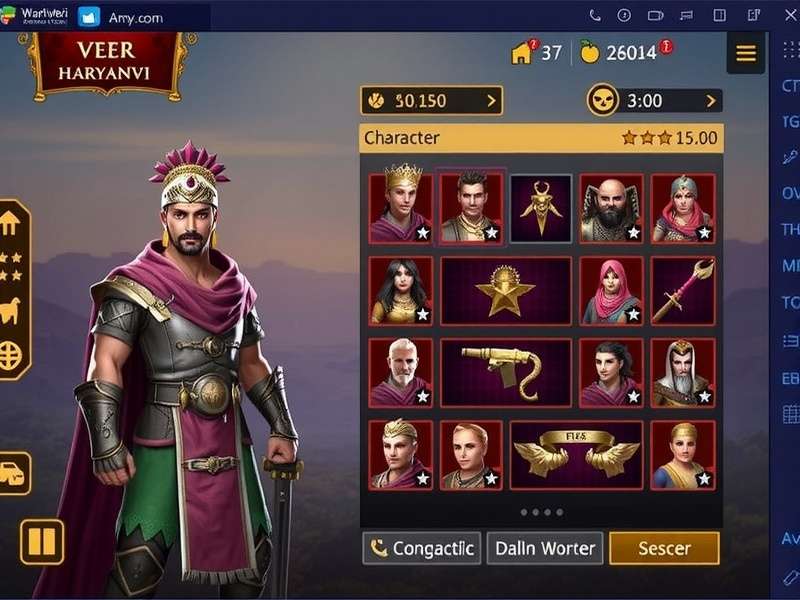Select the black-haired woman portrait
This screenshot has width=800, height=600.
[x=401, y=291]
